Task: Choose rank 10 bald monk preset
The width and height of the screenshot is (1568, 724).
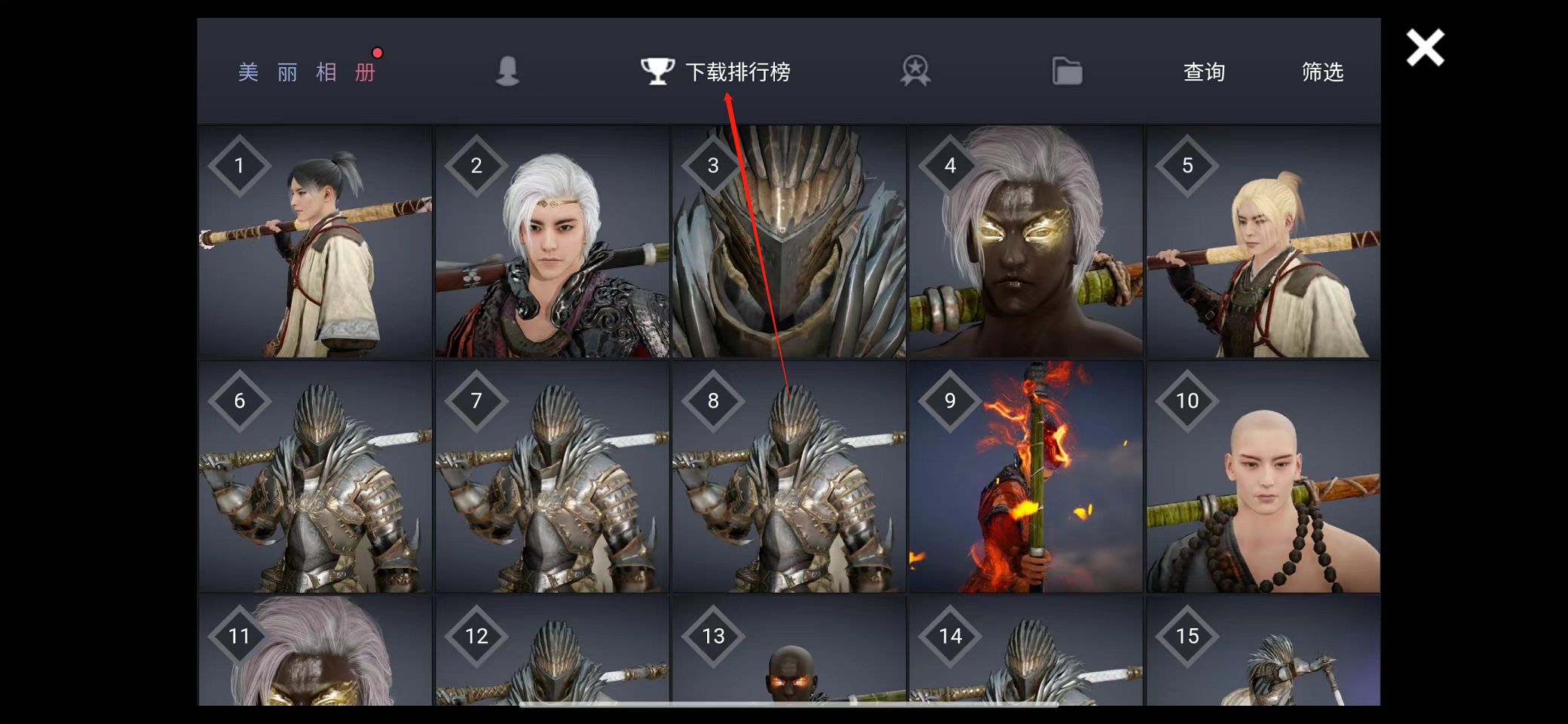Action: (x=1263, y=477)
